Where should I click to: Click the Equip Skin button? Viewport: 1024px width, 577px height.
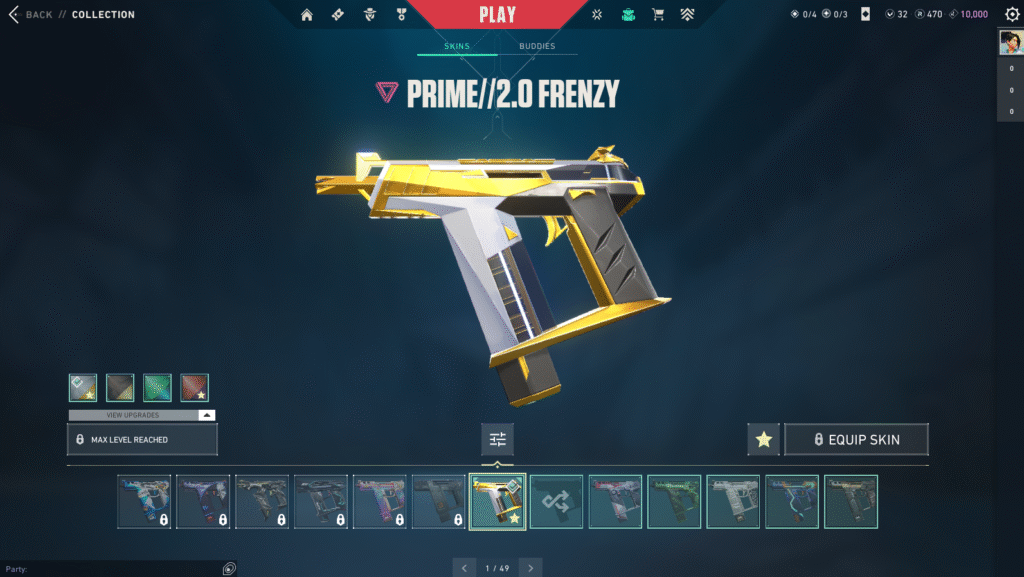pyautogui.click(x=856, y=439)
